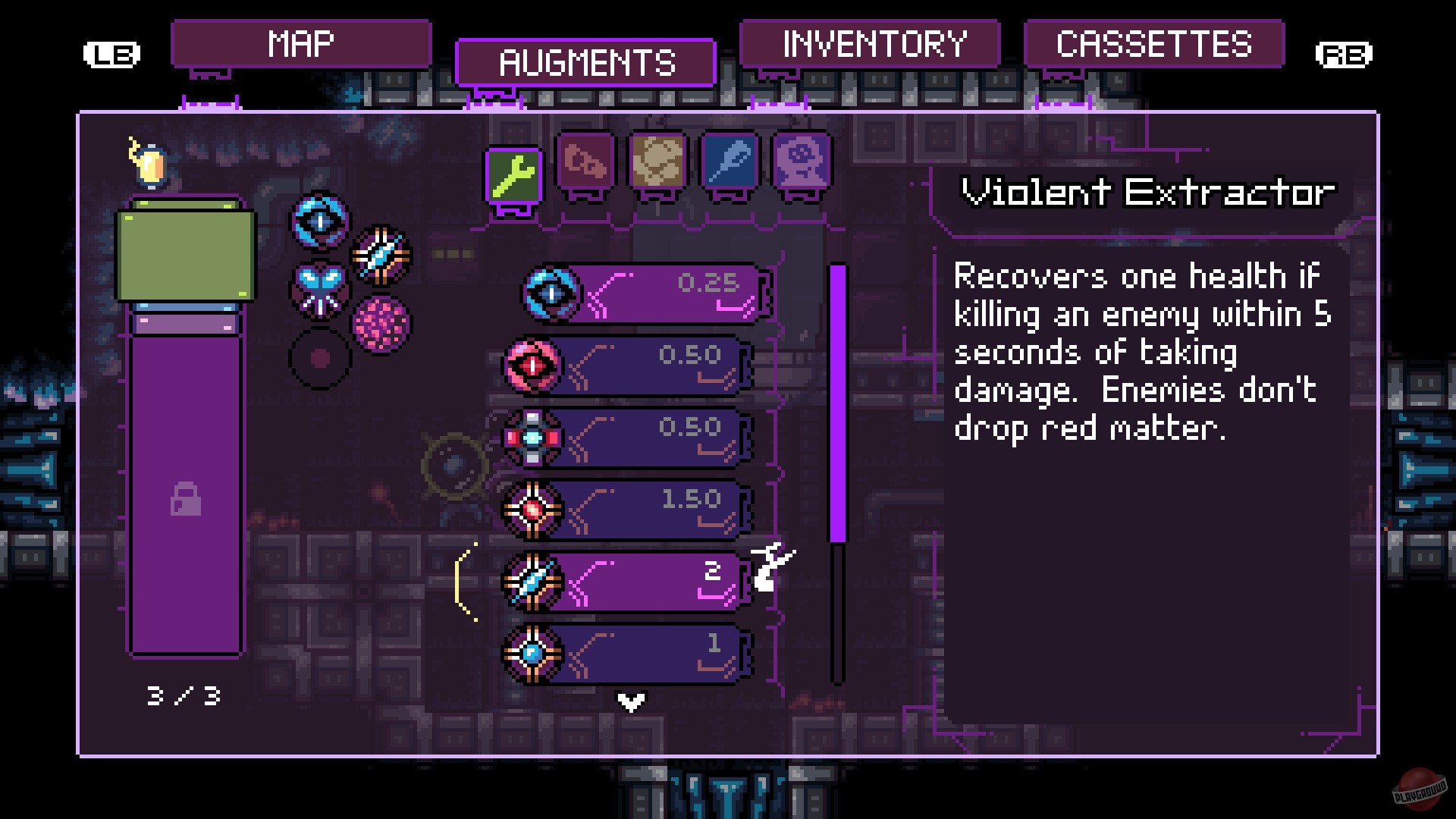1456x819 pixels.
Task: Open the CASSETTES tab
Action: tap(1155, 43)
